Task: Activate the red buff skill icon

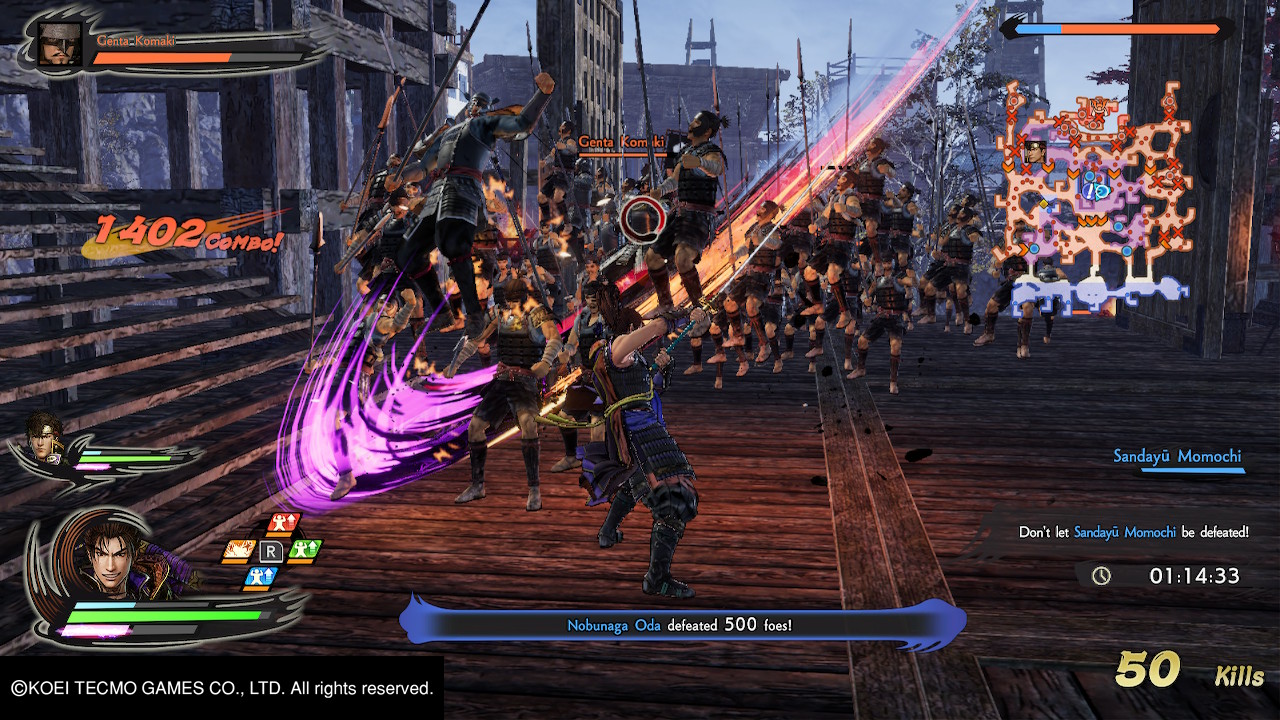Action: pos(285,524)
